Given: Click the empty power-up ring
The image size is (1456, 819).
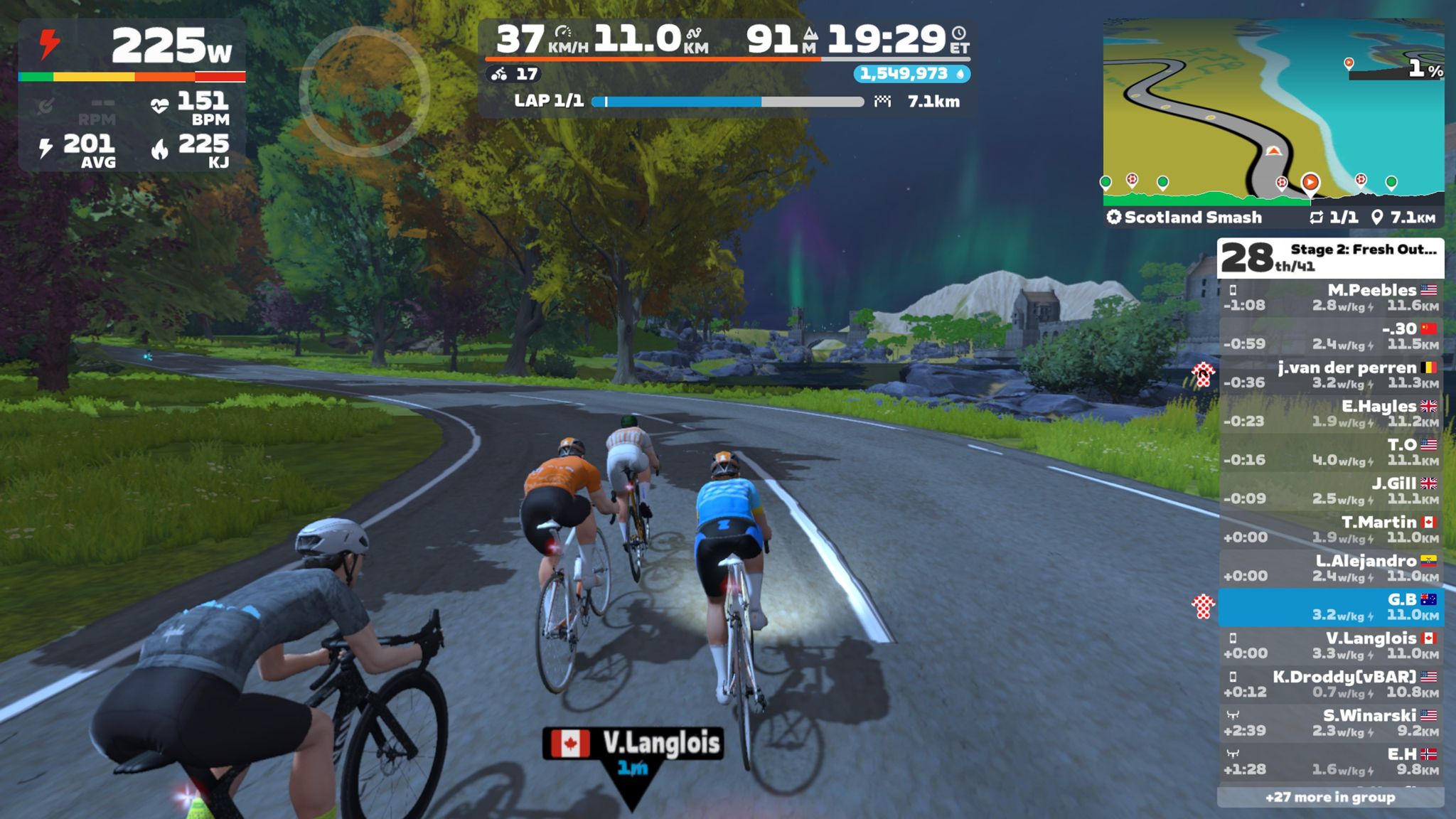Looking at the screenshot, I should pos(364,92).
